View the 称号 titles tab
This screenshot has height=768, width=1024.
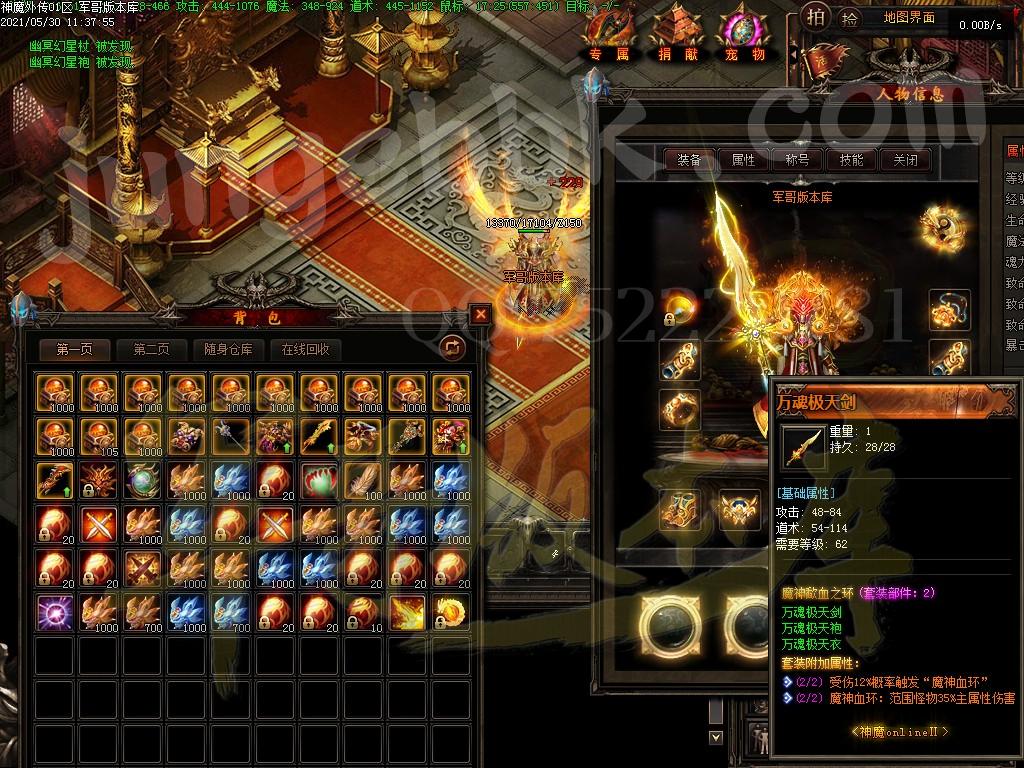coord(797,159)
